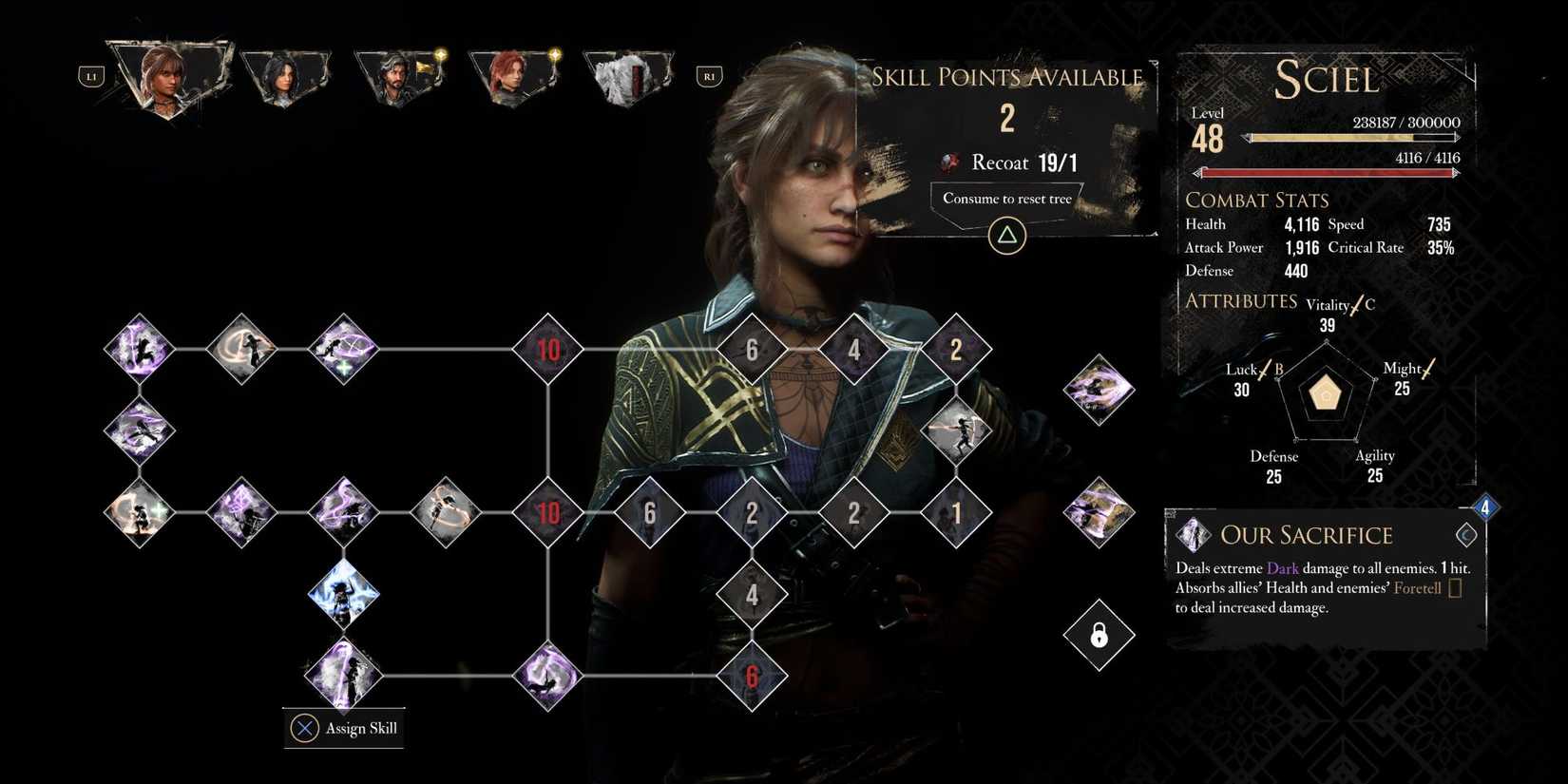1568x784 pixels.
Task: Select the purple unlocked node in the bottom-left branch
Action: click(x=344, y=675)
